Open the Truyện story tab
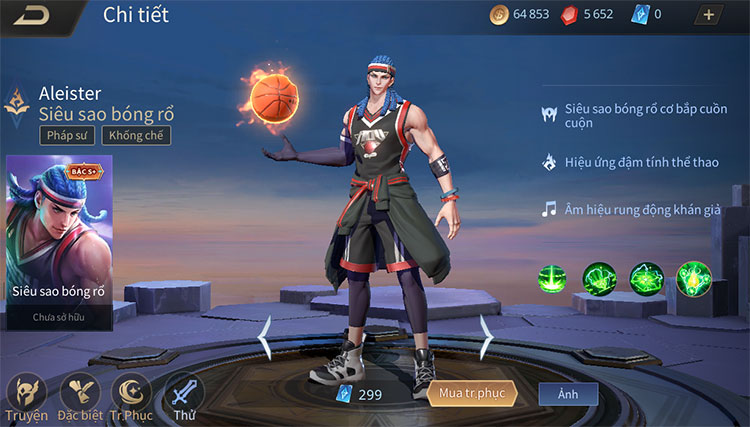750x427 pixels. point(26,394)
